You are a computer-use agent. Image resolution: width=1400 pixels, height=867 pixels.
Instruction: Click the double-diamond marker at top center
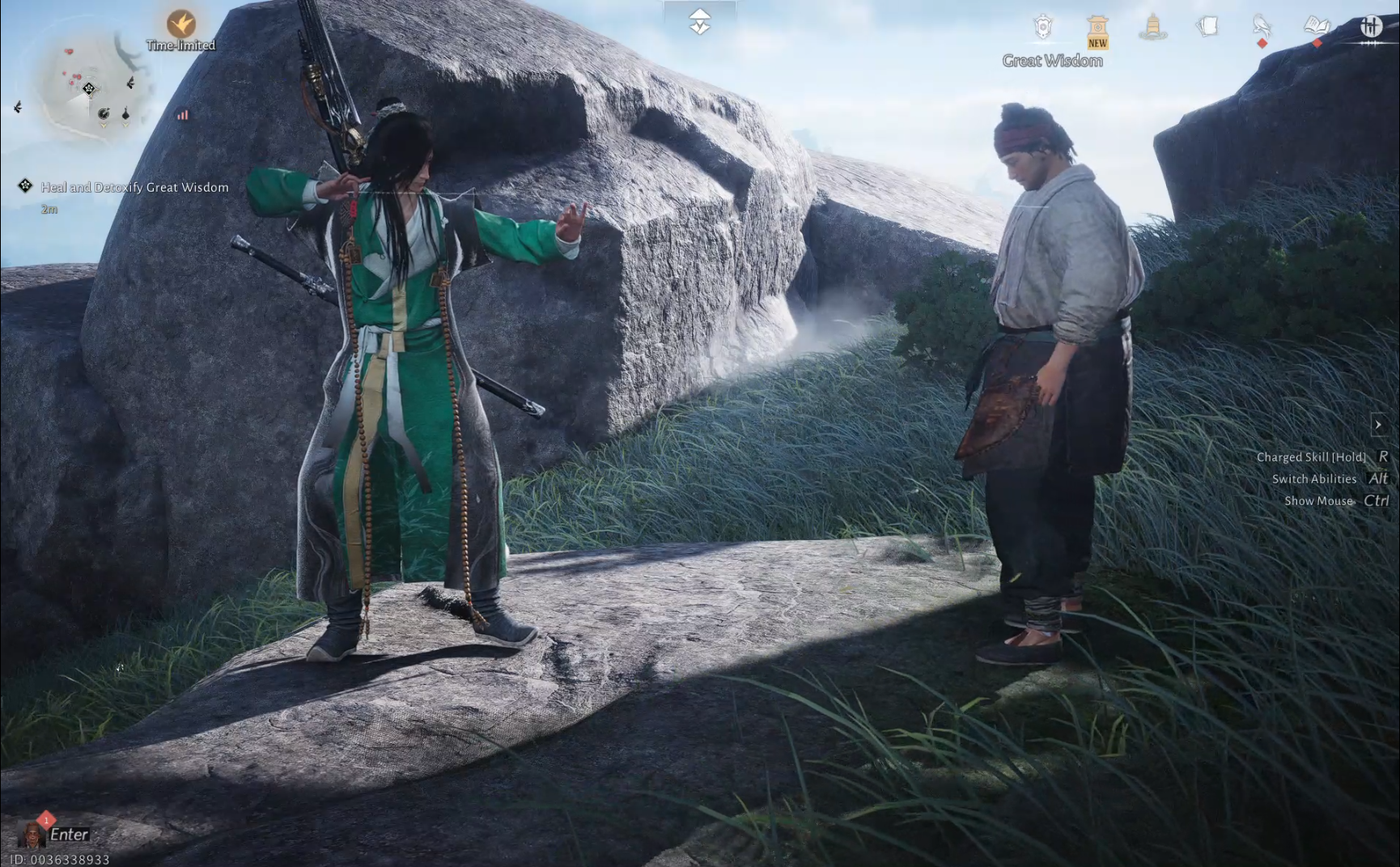[700, 21]
